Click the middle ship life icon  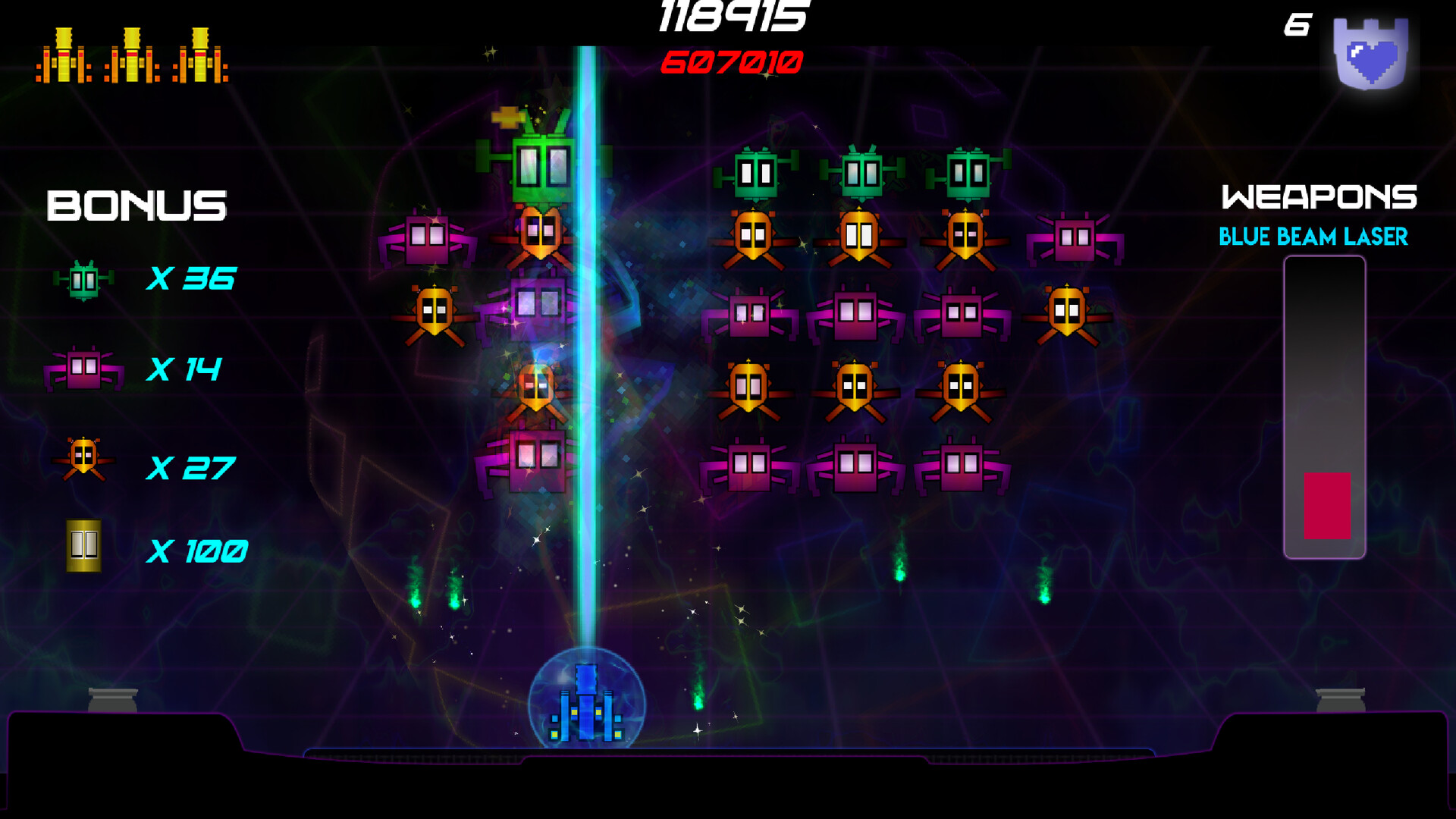click(x=130, y=57)
